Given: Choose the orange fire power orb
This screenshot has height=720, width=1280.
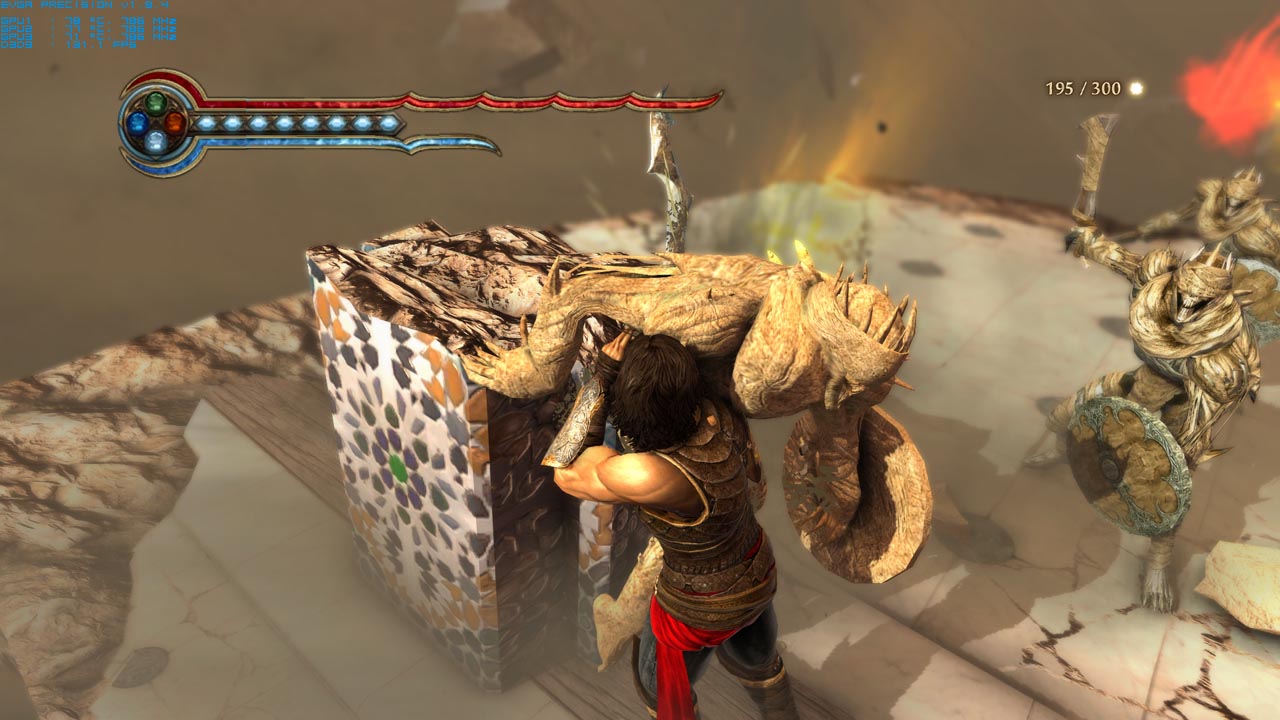Looking at the screenshot, I should (x=175, y=122).
